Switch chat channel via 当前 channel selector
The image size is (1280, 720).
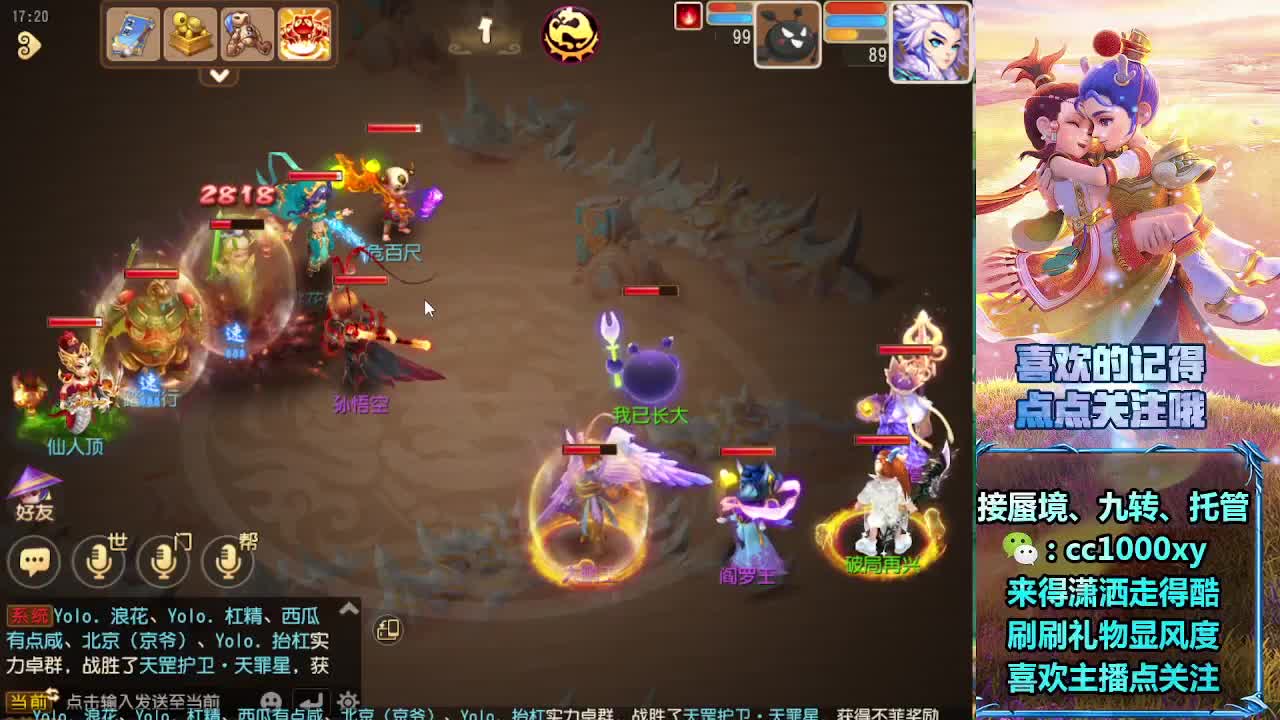coord(51,697)
